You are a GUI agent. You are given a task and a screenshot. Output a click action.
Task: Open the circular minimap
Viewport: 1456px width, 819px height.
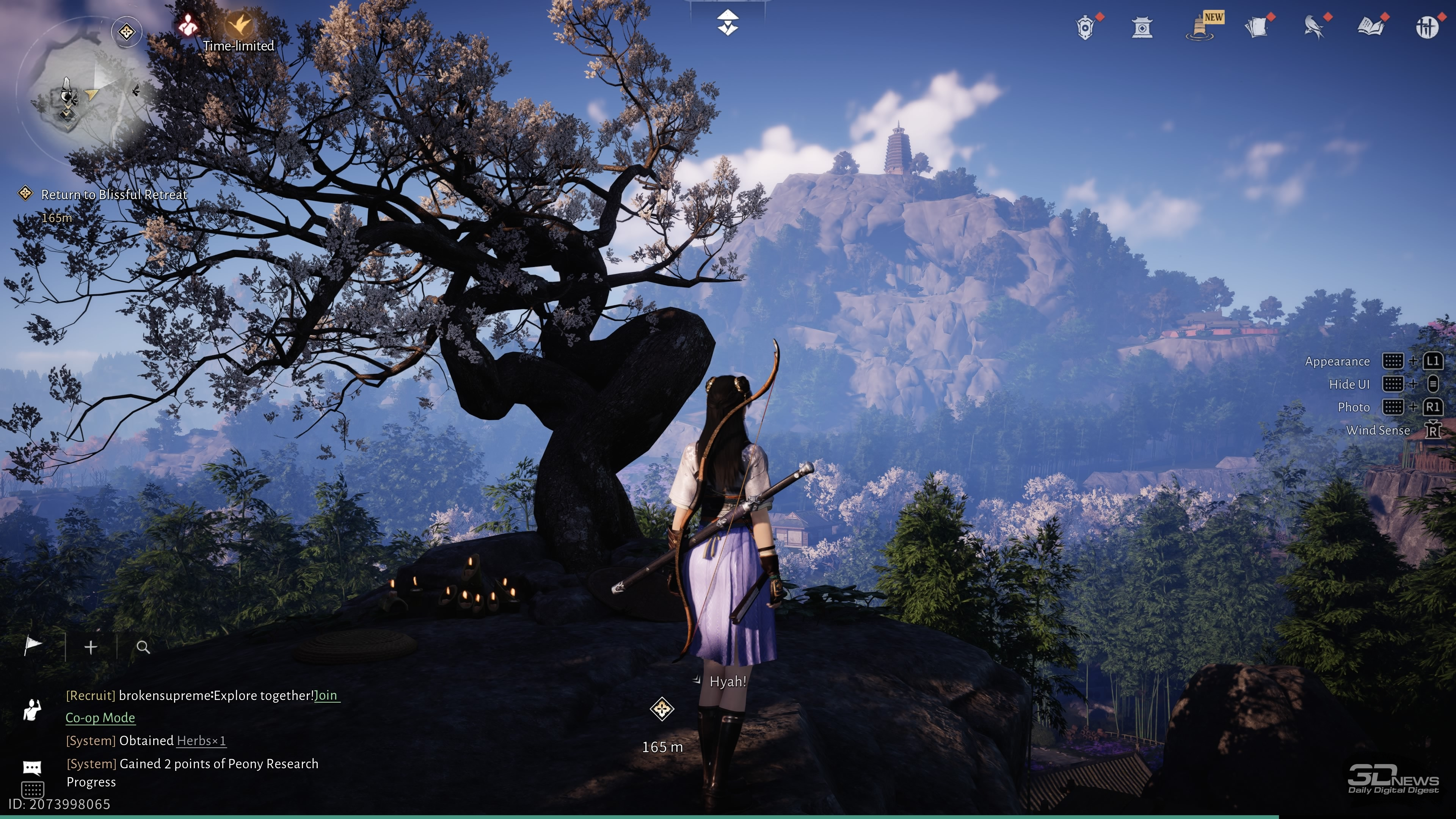(x=79, y=91)
